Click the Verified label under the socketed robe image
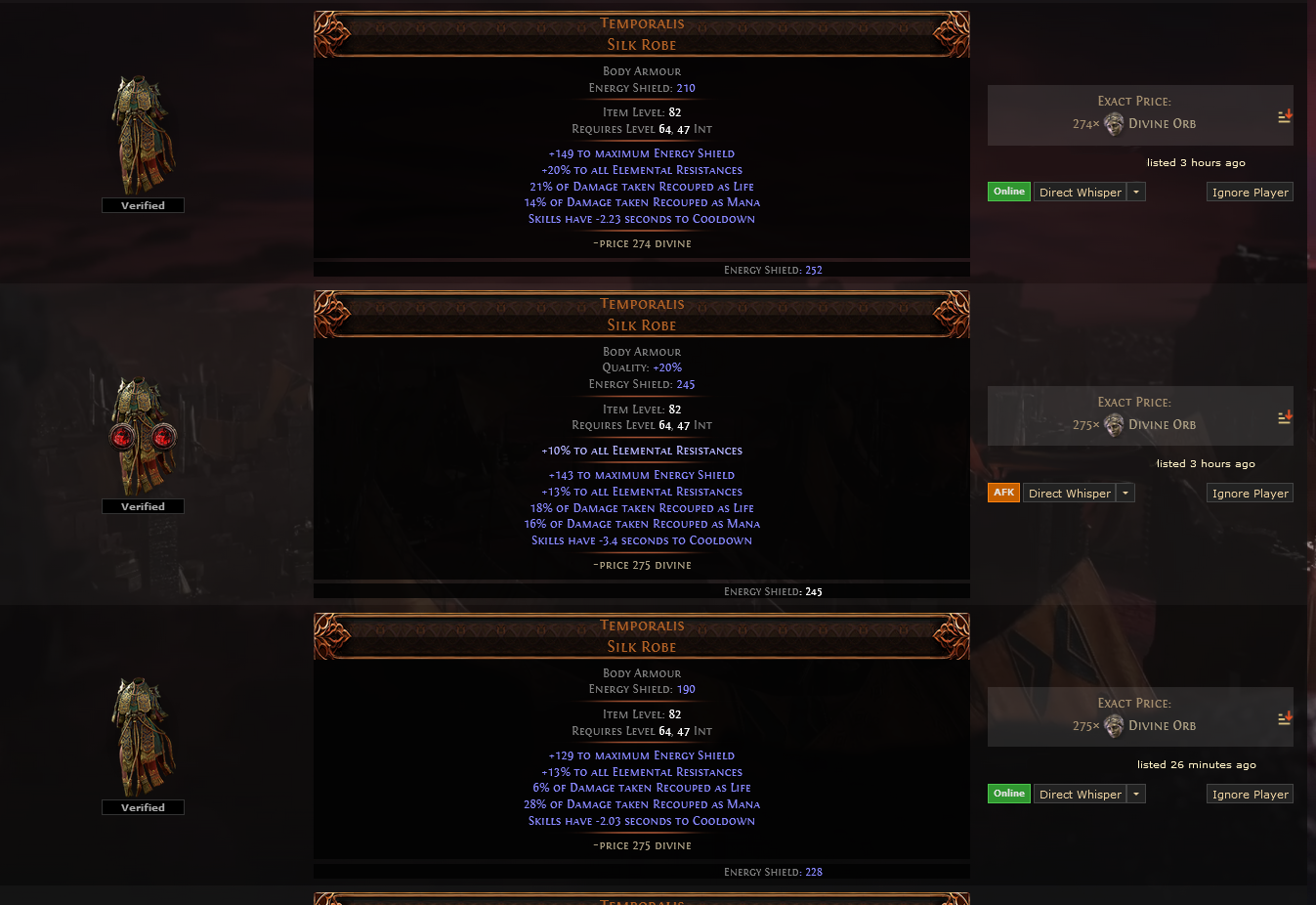1316x905 pixels. (143, 506)
